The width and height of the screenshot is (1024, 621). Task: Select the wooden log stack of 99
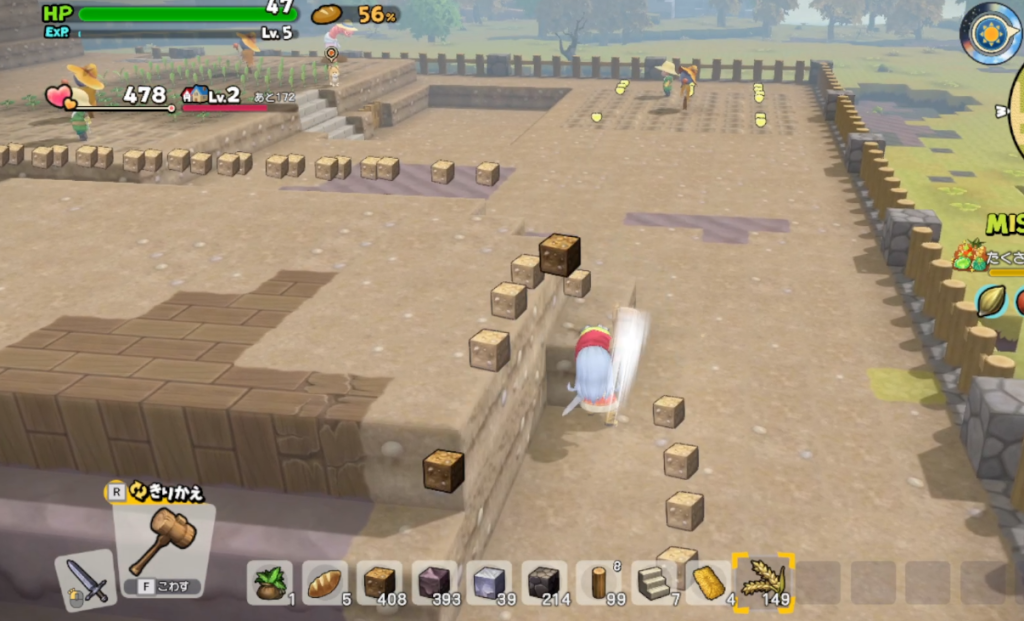599,582
